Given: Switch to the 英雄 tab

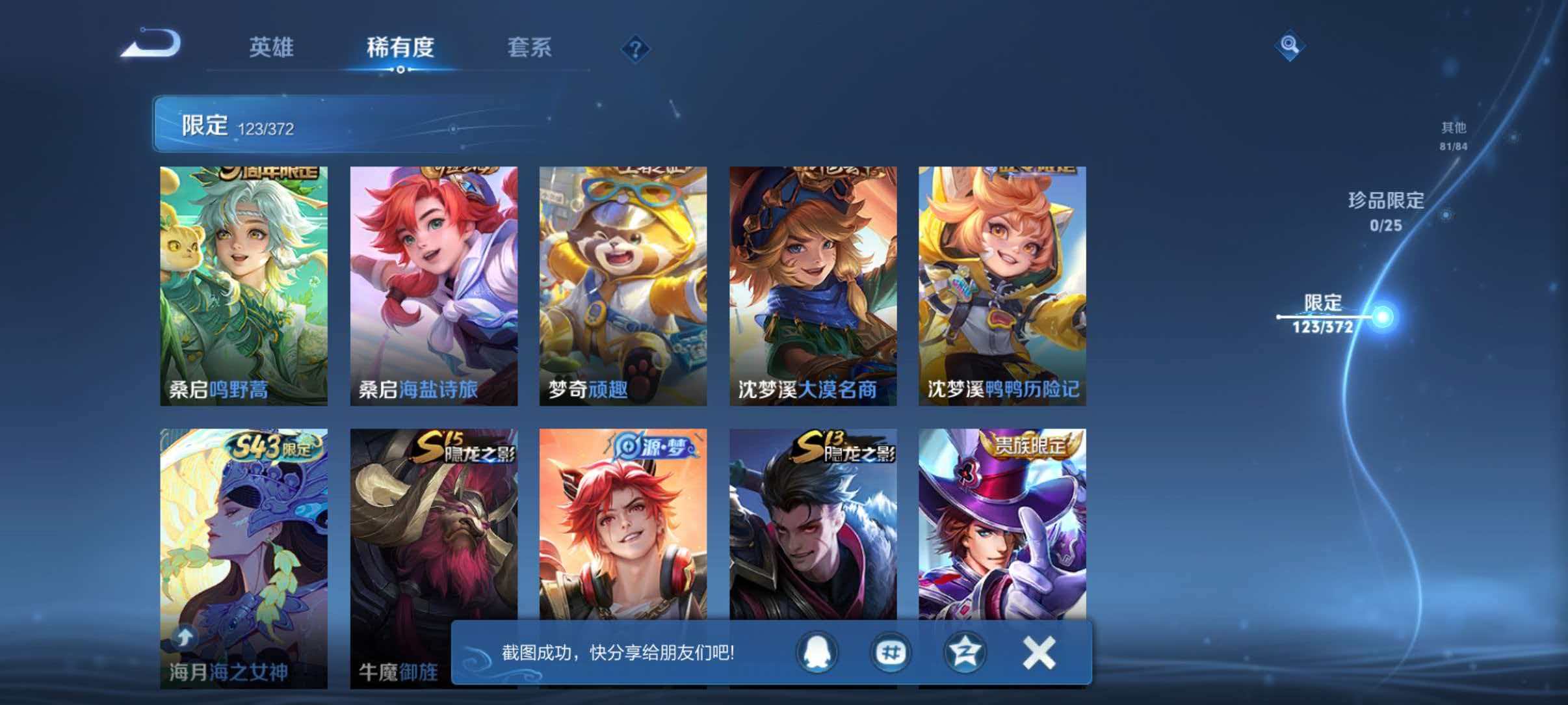Looking at the screenshot, I should tap(273, 47).
